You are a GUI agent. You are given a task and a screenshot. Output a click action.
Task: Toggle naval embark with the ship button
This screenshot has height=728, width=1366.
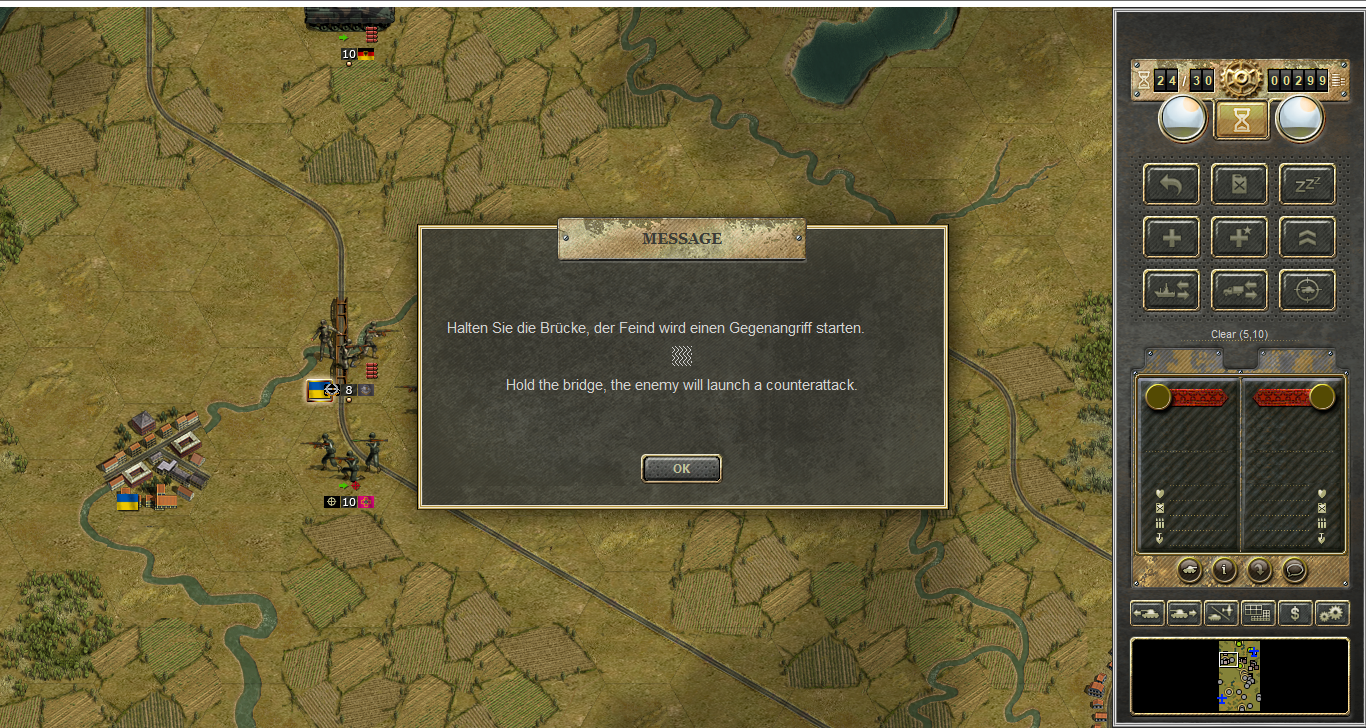1171,290
